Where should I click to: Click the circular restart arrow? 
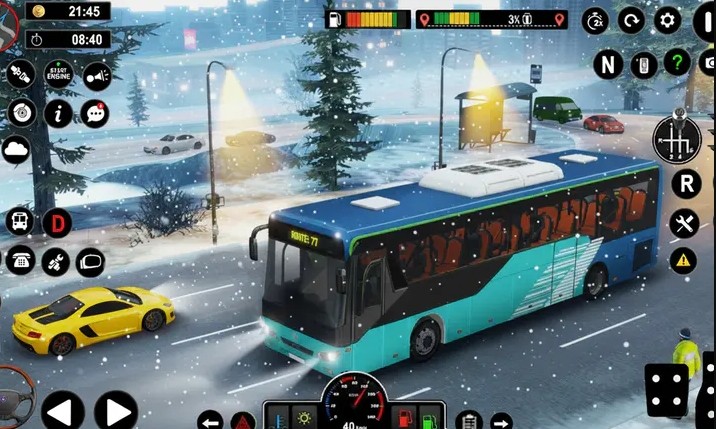(631, 20)
